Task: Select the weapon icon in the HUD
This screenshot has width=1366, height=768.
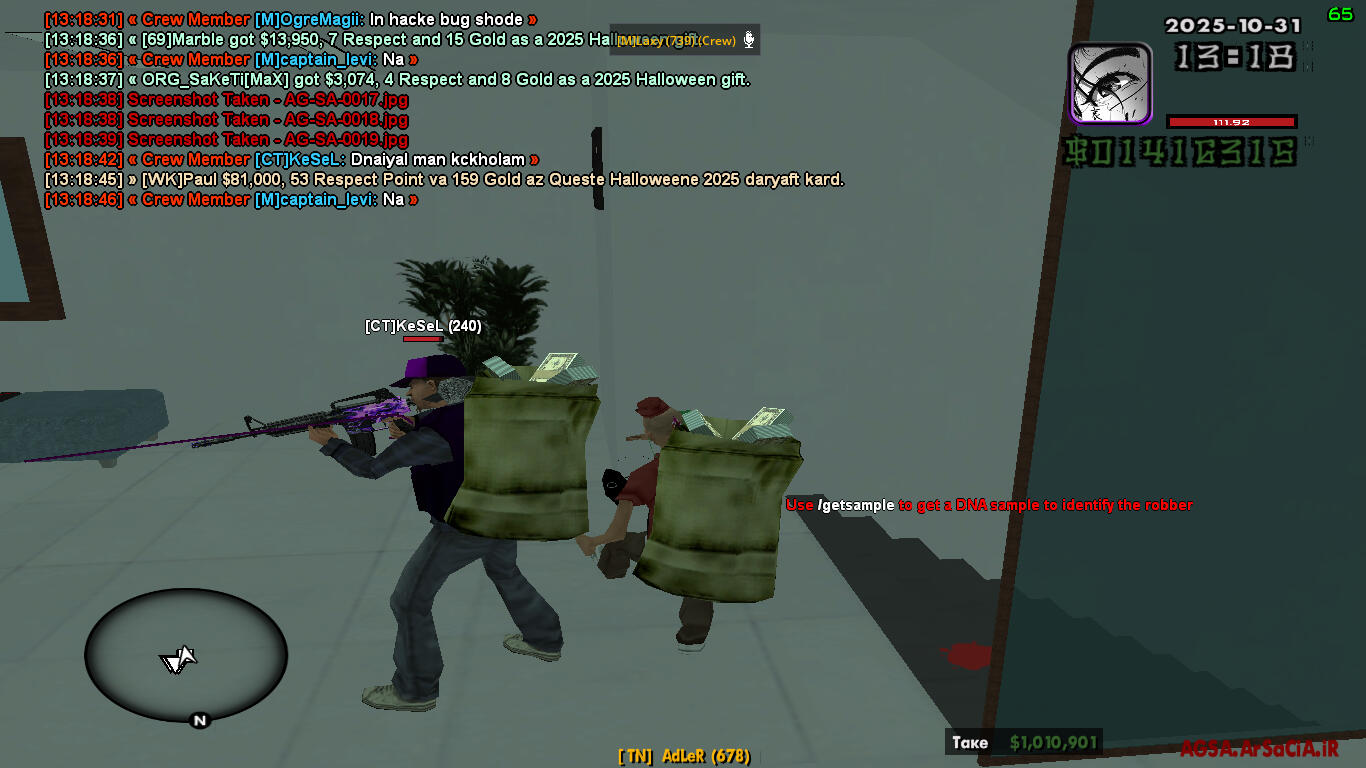Action: pyautogui.click(x=1110, y=83)
